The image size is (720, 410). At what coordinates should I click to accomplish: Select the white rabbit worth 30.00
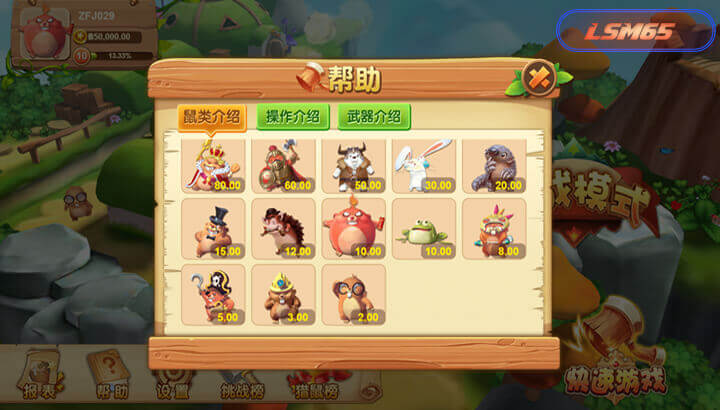click(x=423, y=164)
